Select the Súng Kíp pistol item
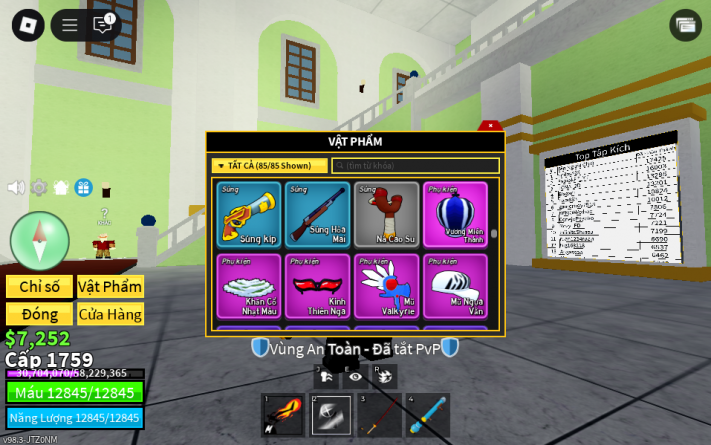The height and width of the screenshot is (445, 711). click(x=249, y=214)
